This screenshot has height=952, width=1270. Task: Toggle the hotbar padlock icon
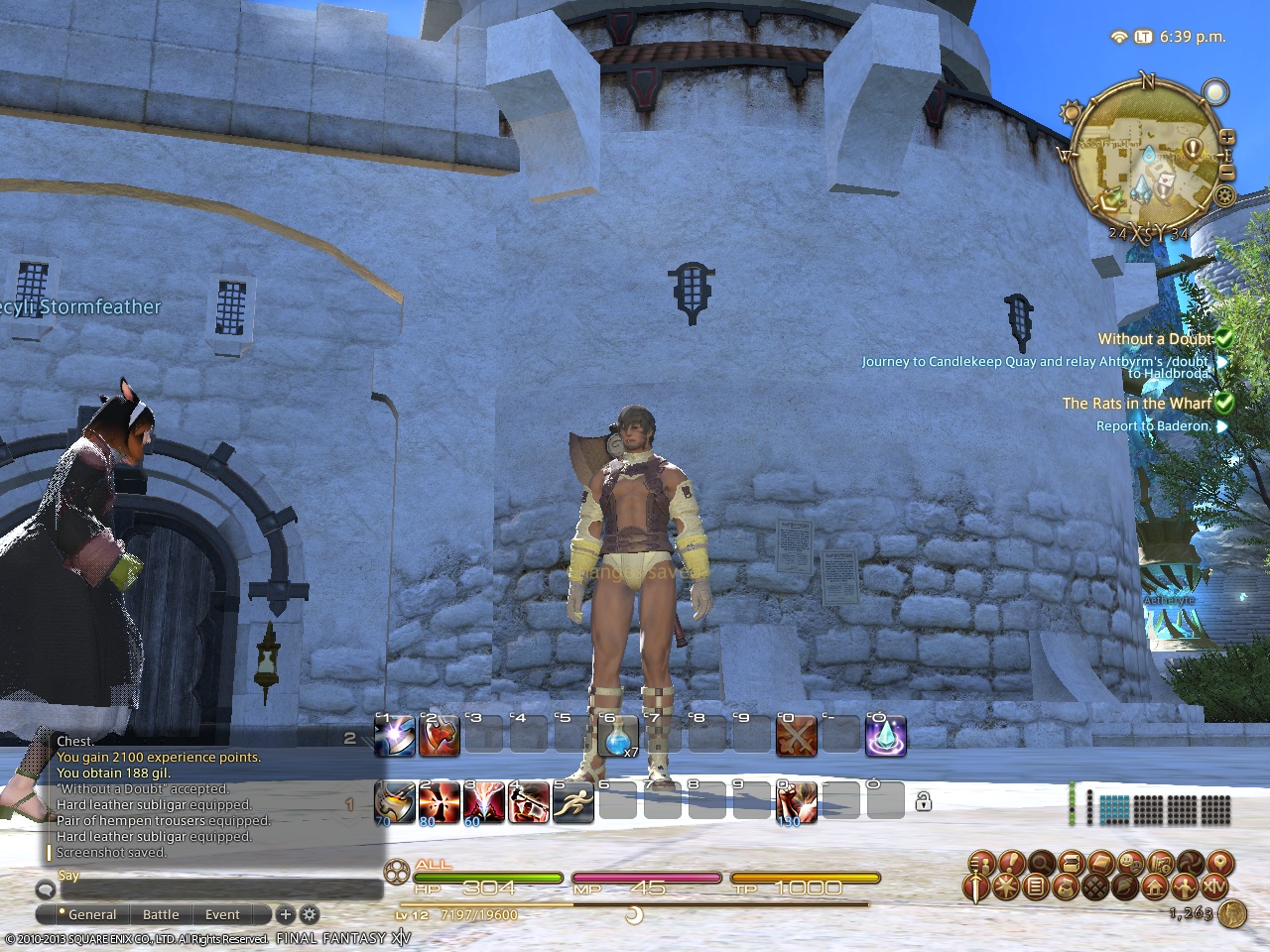[923, 801]
